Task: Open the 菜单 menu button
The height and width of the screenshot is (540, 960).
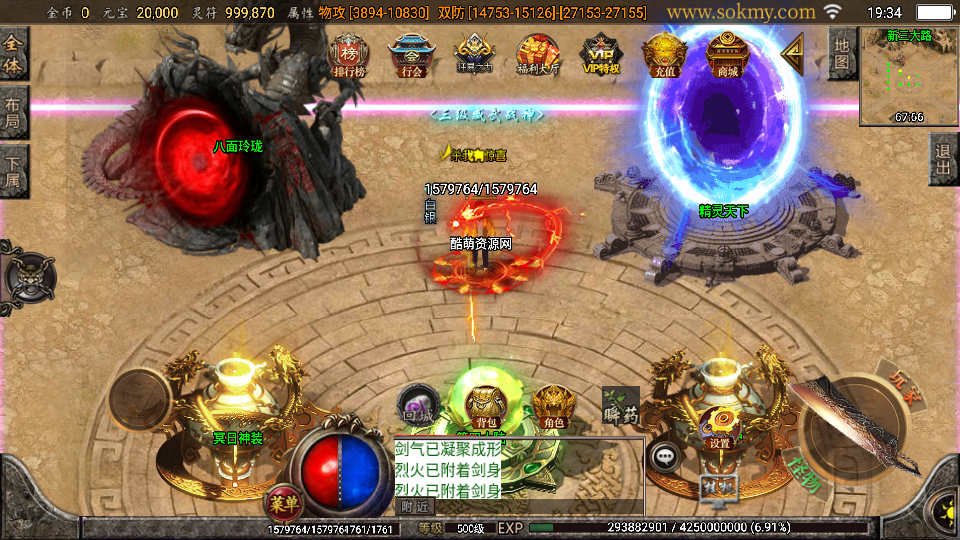Action: (281, 500)
